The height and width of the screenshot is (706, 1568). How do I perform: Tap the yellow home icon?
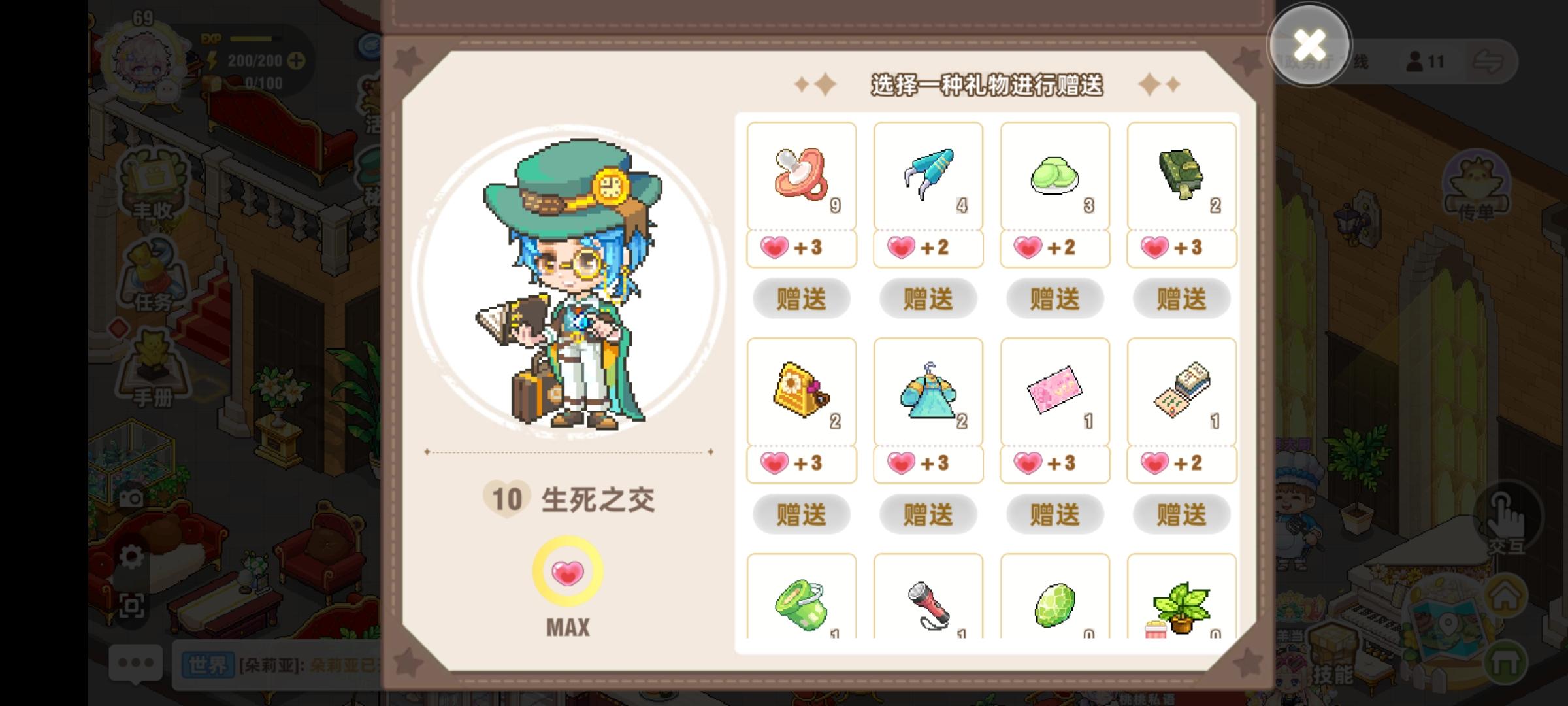[1505, 595]
